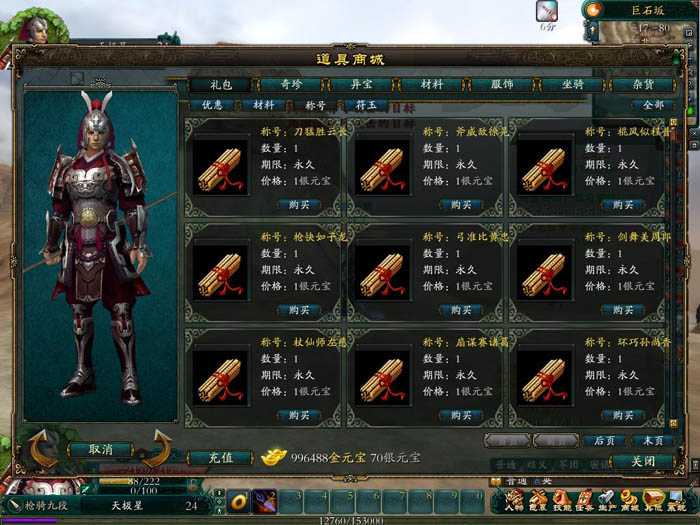Purchase the 弓准比黄忠 title
The height and width of the screenshot is (525, 700).
point(460,310)
